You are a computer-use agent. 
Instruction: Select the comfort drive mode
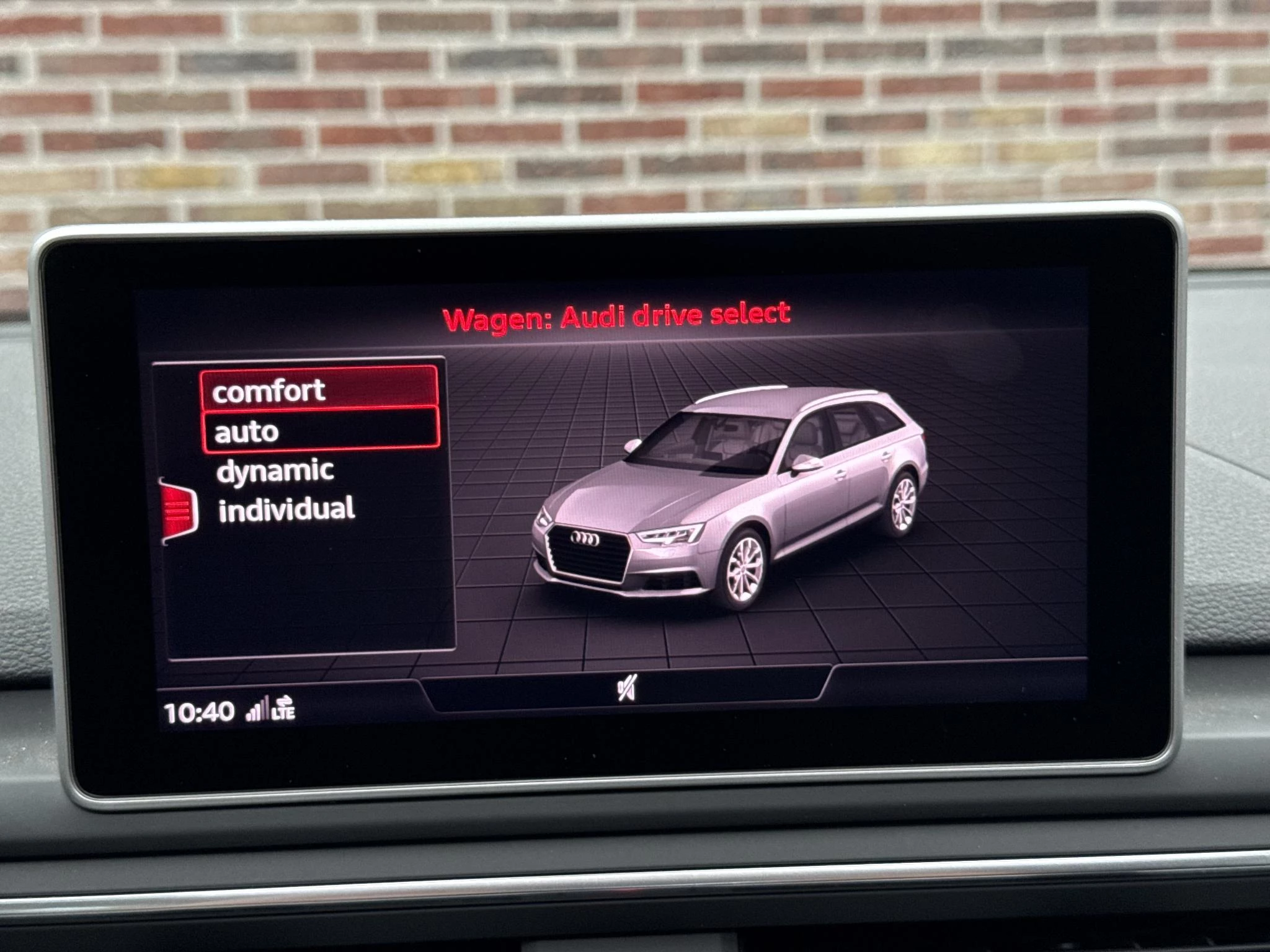(x=319, y=390)
